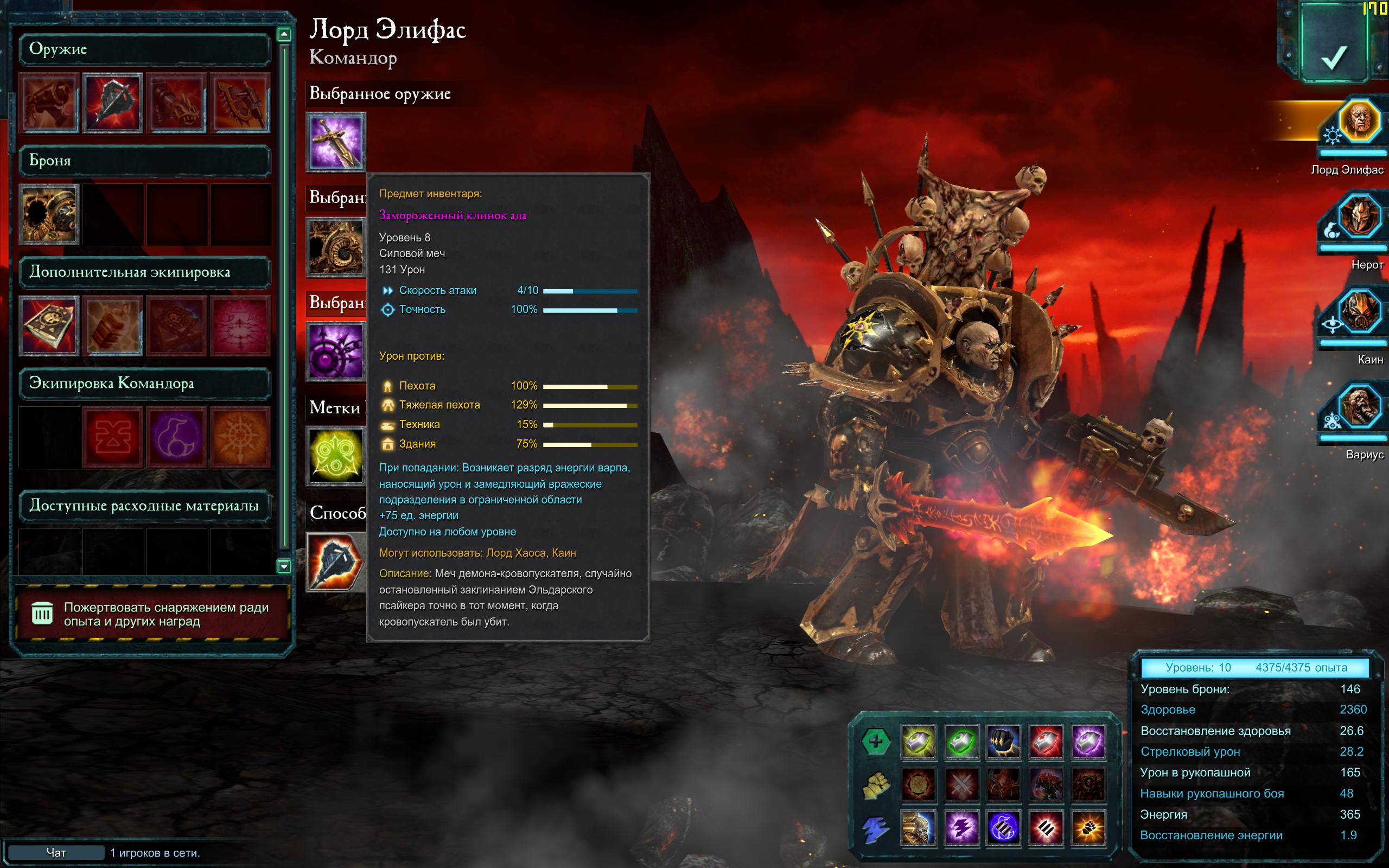Select the equipped green Chaos mark icon

click(336, 455)
